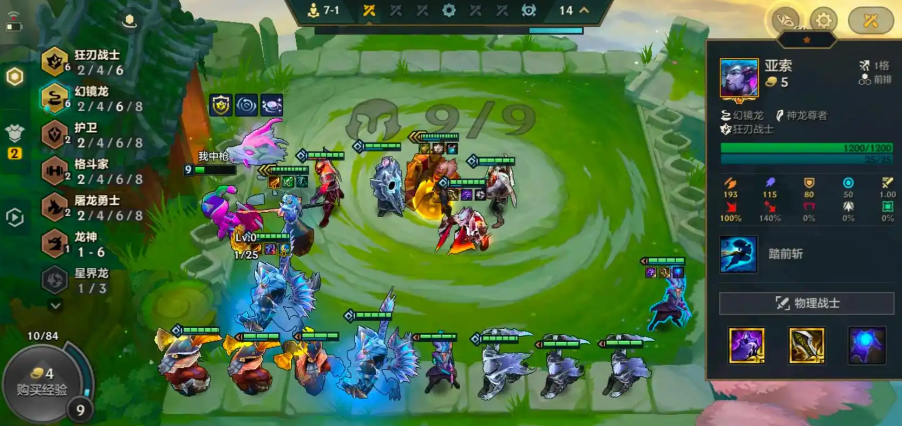Inspect the blue orb item in 亚索's panel
This screenshot has width=902, height=426.
coord(867,346)
